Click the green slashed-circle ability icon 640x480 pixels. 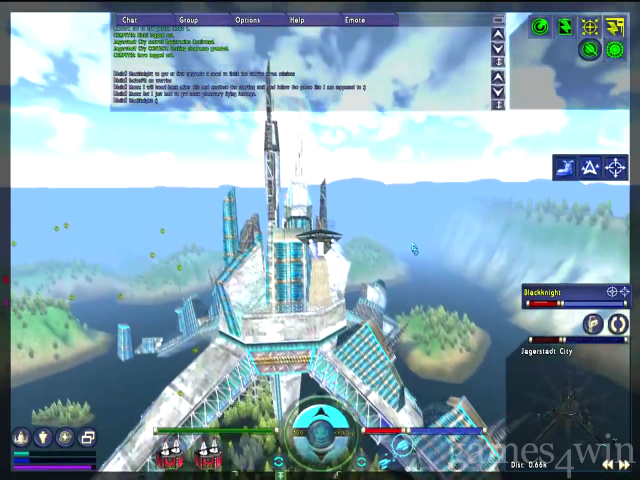[590, 49]
